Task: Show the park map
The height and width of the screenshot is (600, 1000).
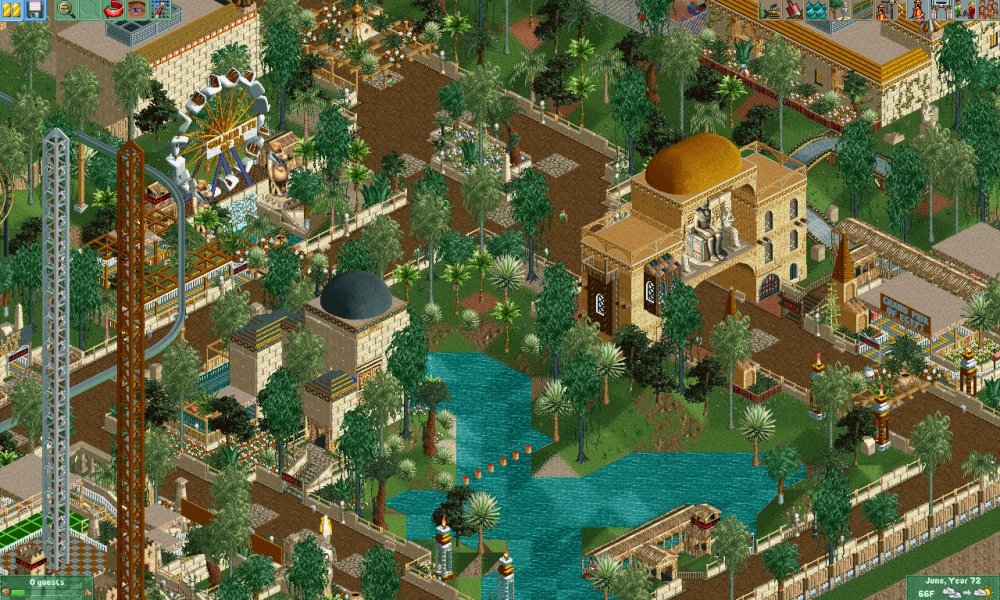Action: 159,9
